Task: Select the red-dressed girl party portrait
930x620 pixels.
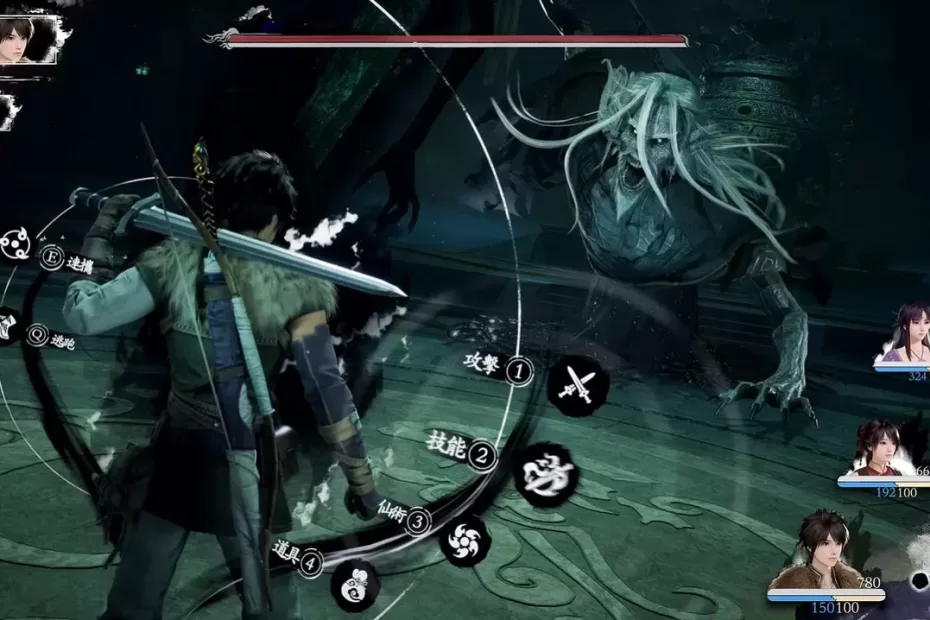Action: 880,447
